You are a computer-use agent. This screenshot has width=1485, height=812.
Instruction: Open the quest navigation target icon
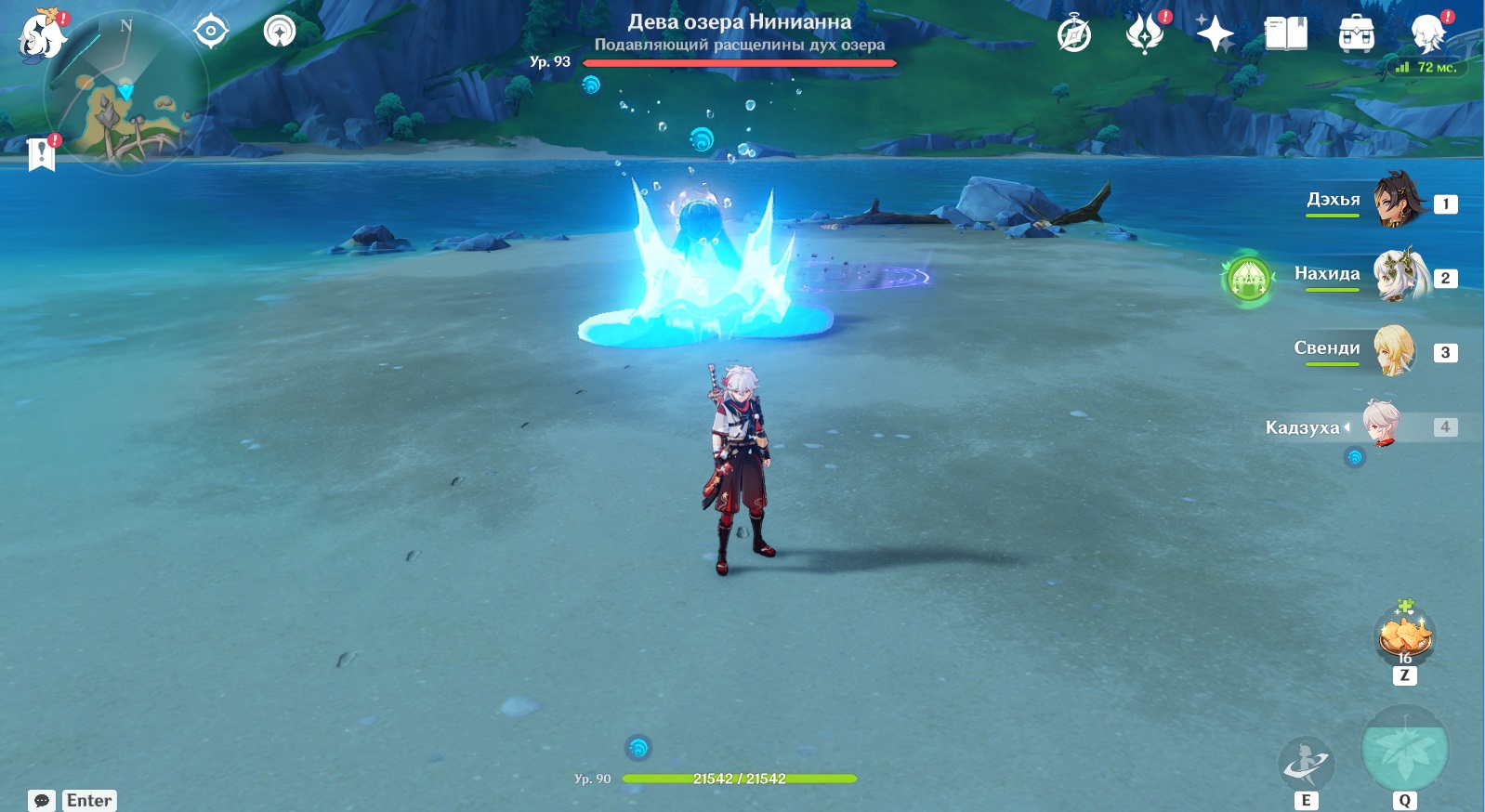[x=211, y=32]
